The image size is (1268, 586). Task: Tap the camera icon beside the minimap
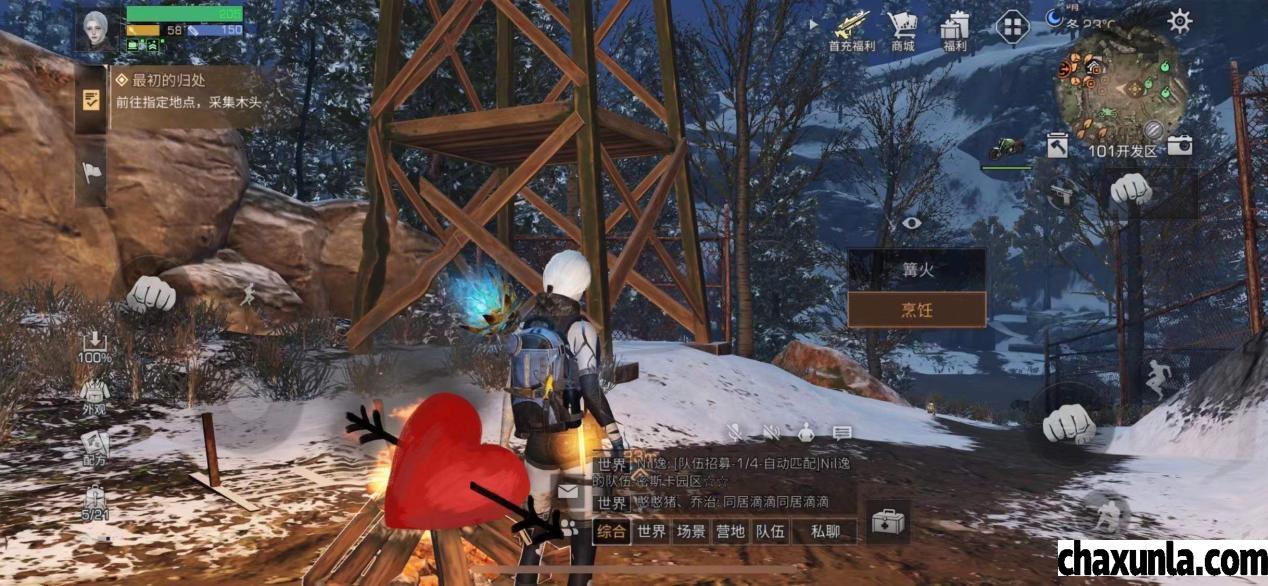(x=1180, y=145)
